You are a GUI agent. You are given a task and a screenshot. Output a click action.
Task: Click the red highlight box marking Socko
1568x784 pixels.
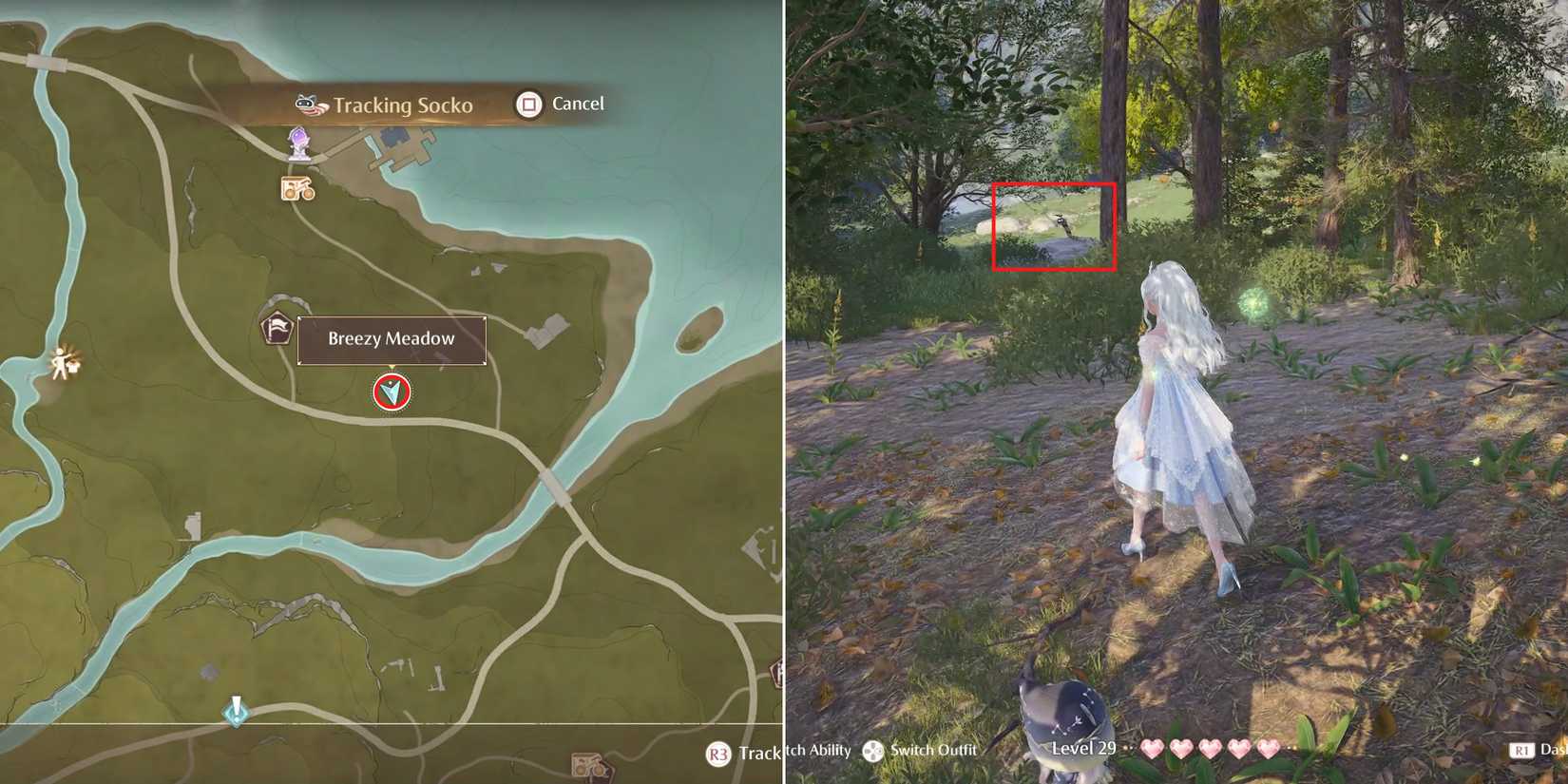click(x=1054, y=227)
